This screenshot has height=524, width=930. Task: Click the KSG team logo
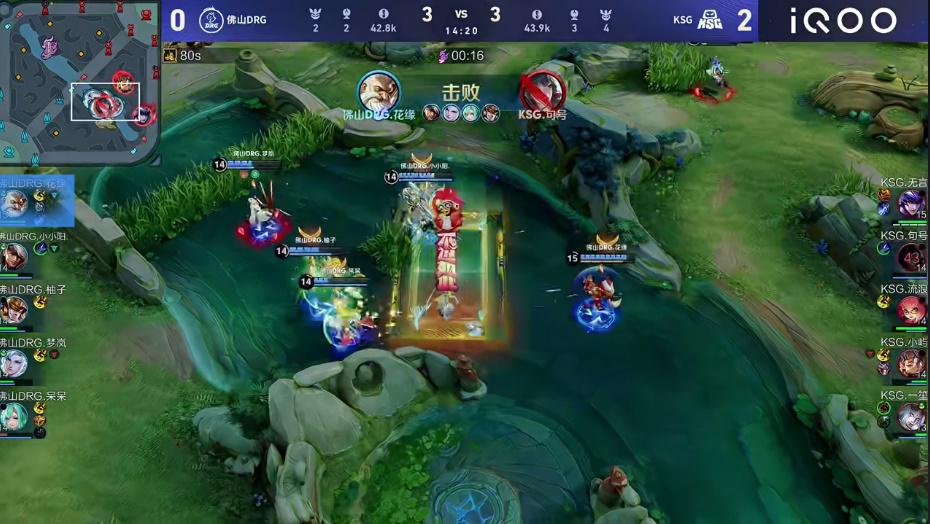point(709,20)
